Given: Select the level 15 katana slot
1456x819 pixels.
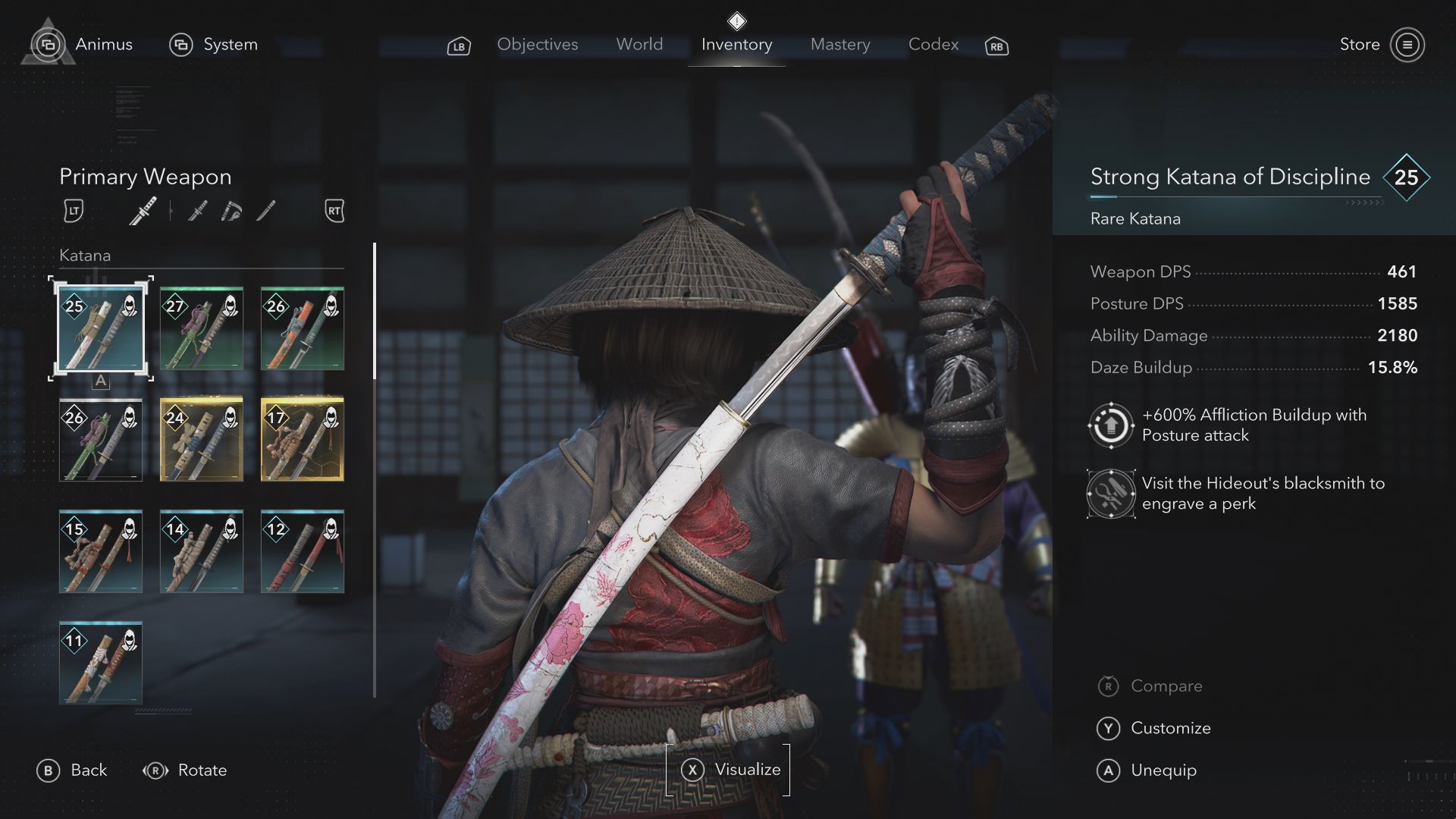Looking at the screenshot, I should 101,551.
